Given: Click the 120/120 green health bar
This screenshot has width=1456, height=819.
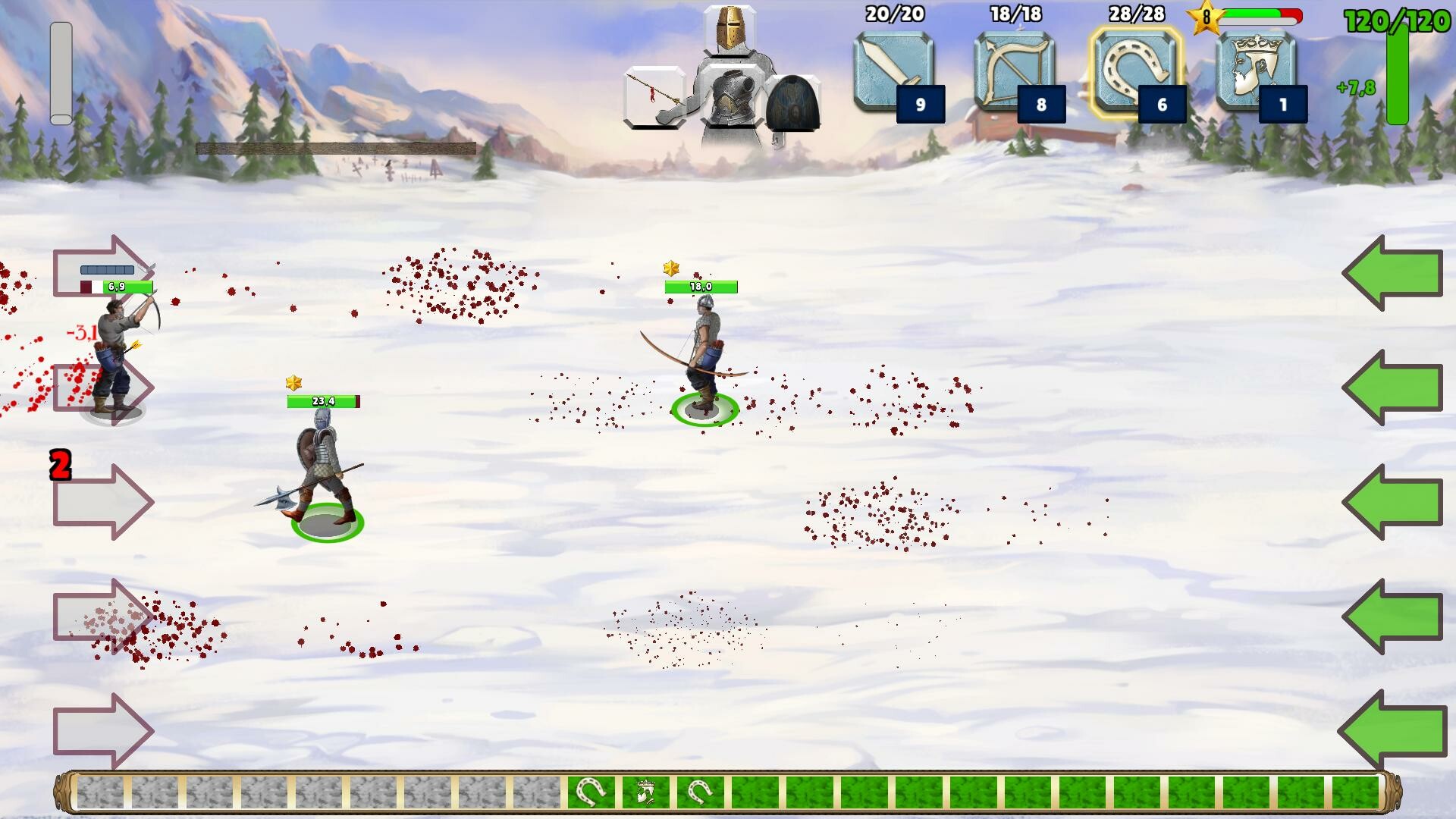Looking at the screenshot, I should coord(1398,76).
